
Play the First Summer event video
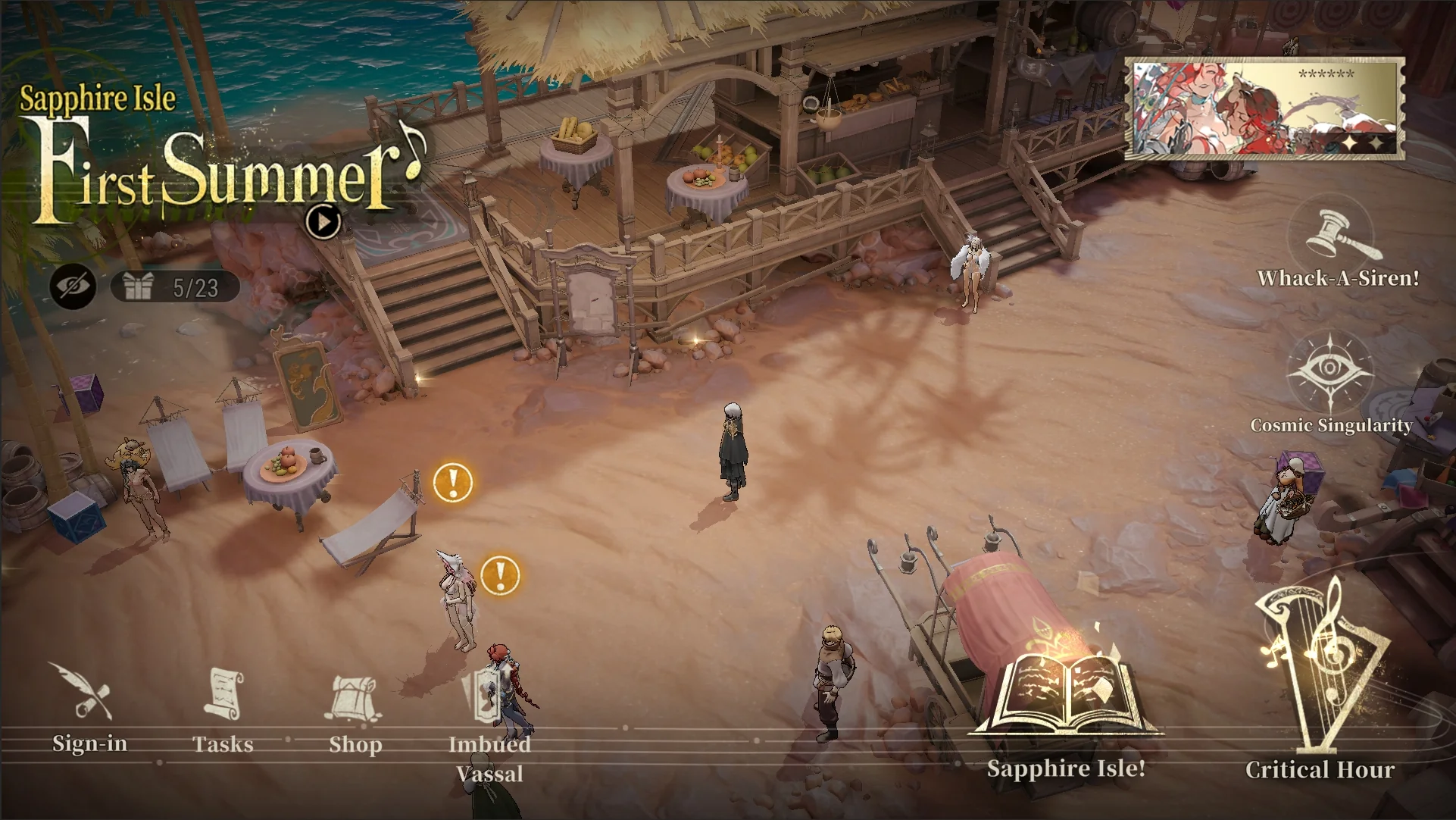pos(323,222)
